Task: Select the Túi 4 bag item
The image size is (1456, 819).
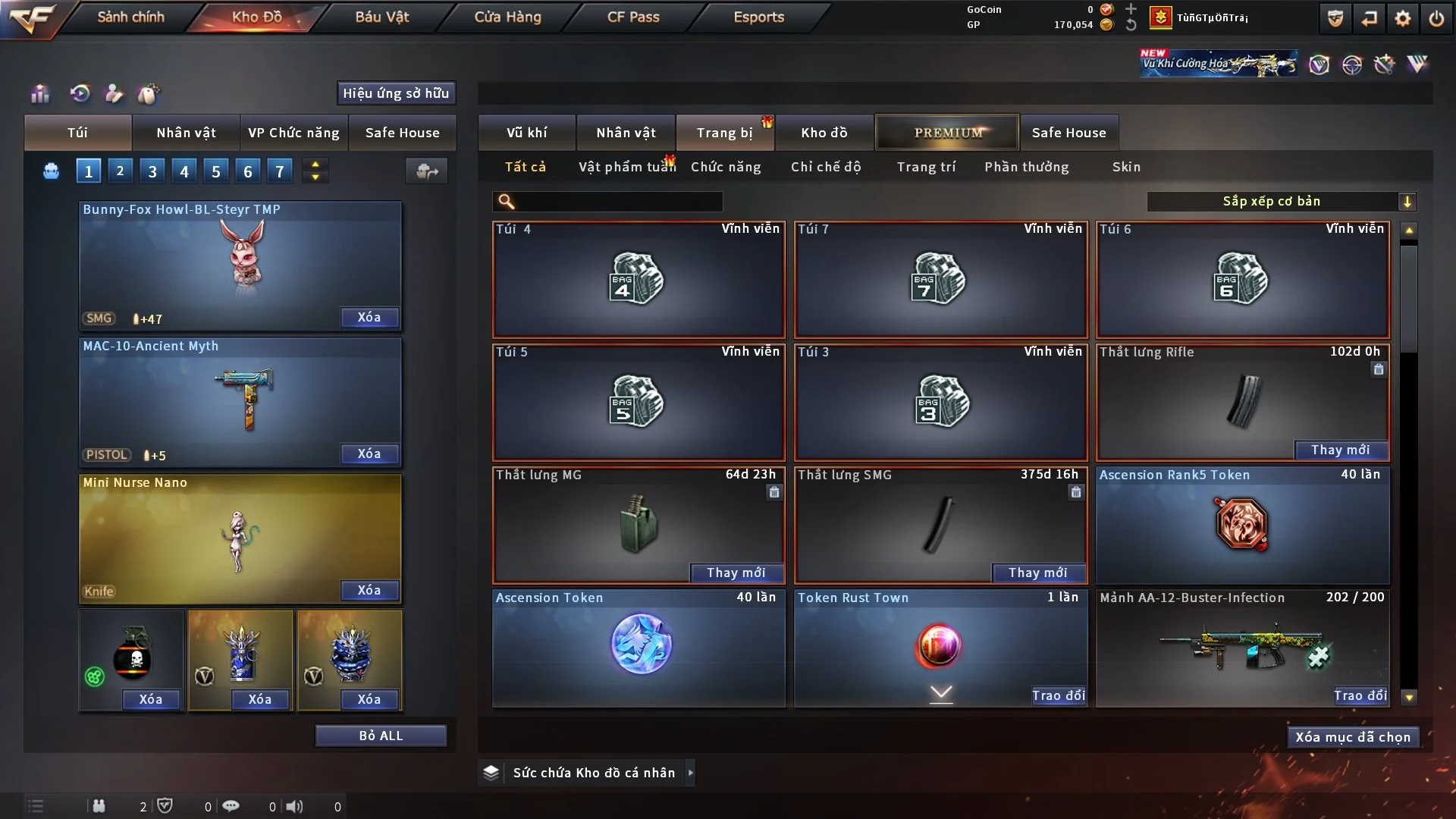Action: [x=639, y=279]
